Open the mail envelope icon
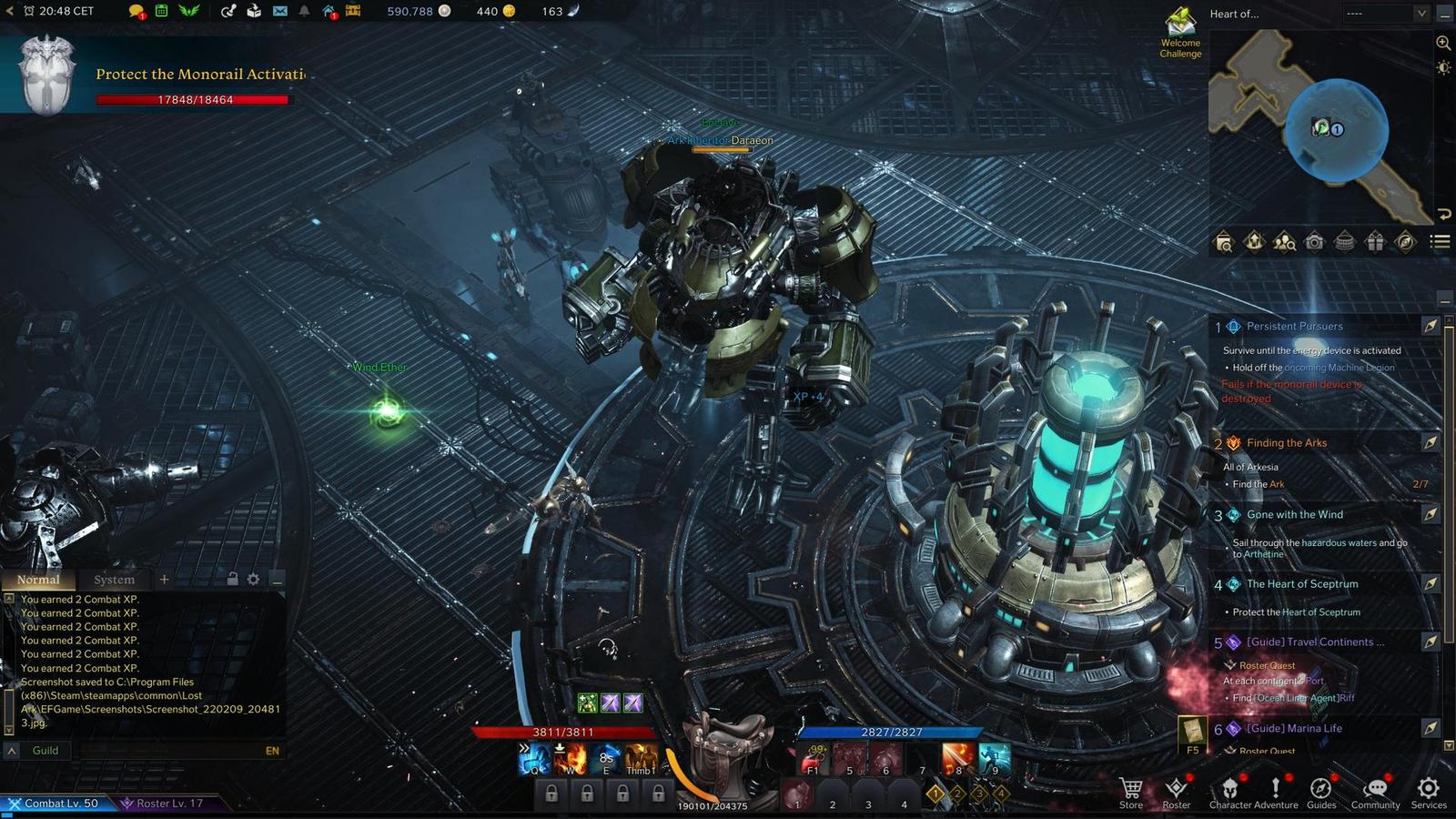The height and width of the screenshot is (819, 1456). coord(279,11)
